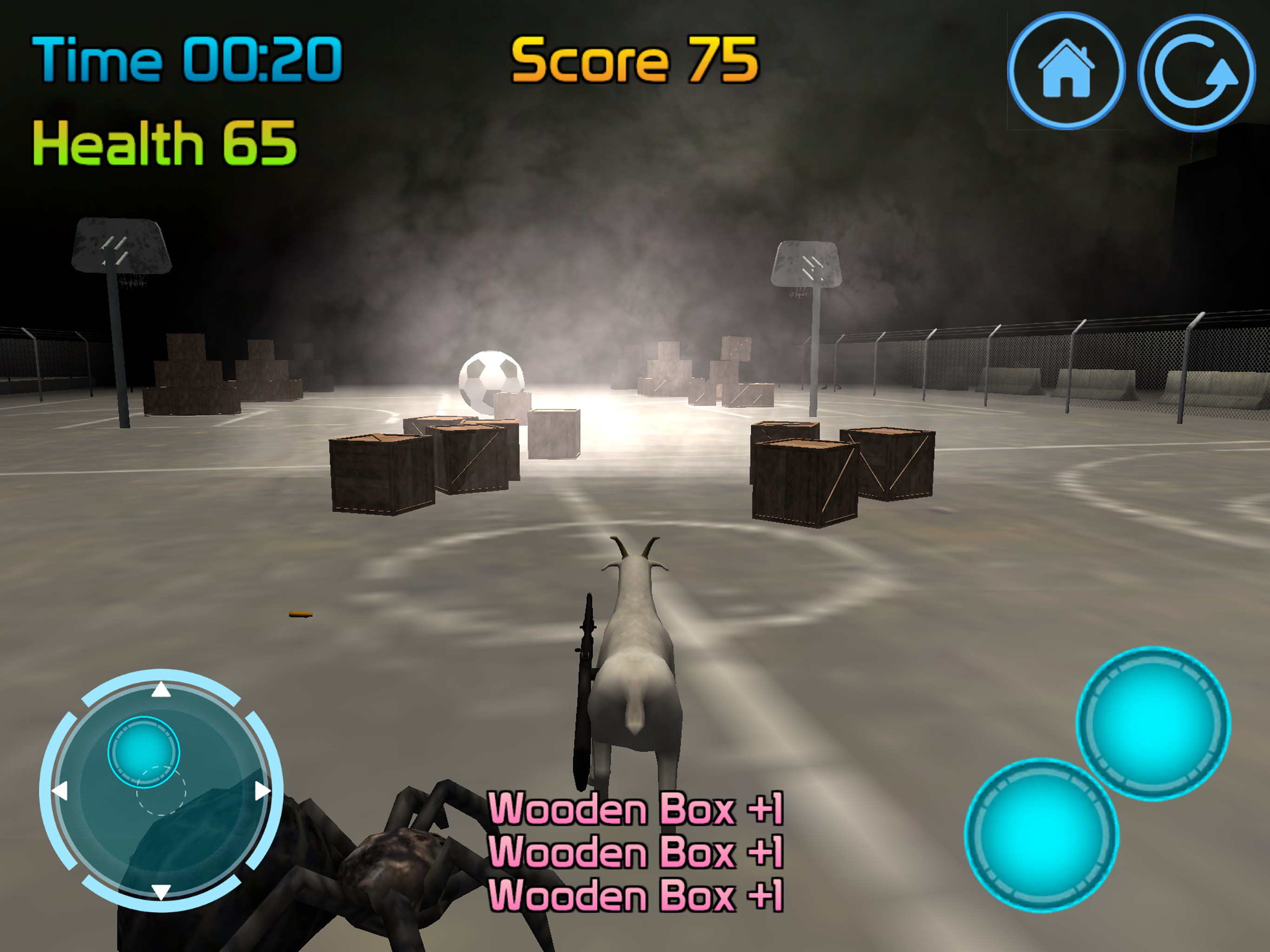This screenshot has height=952, width=1270.
Task: Tap the joystick's left arrow
Action: pos(60,791)
